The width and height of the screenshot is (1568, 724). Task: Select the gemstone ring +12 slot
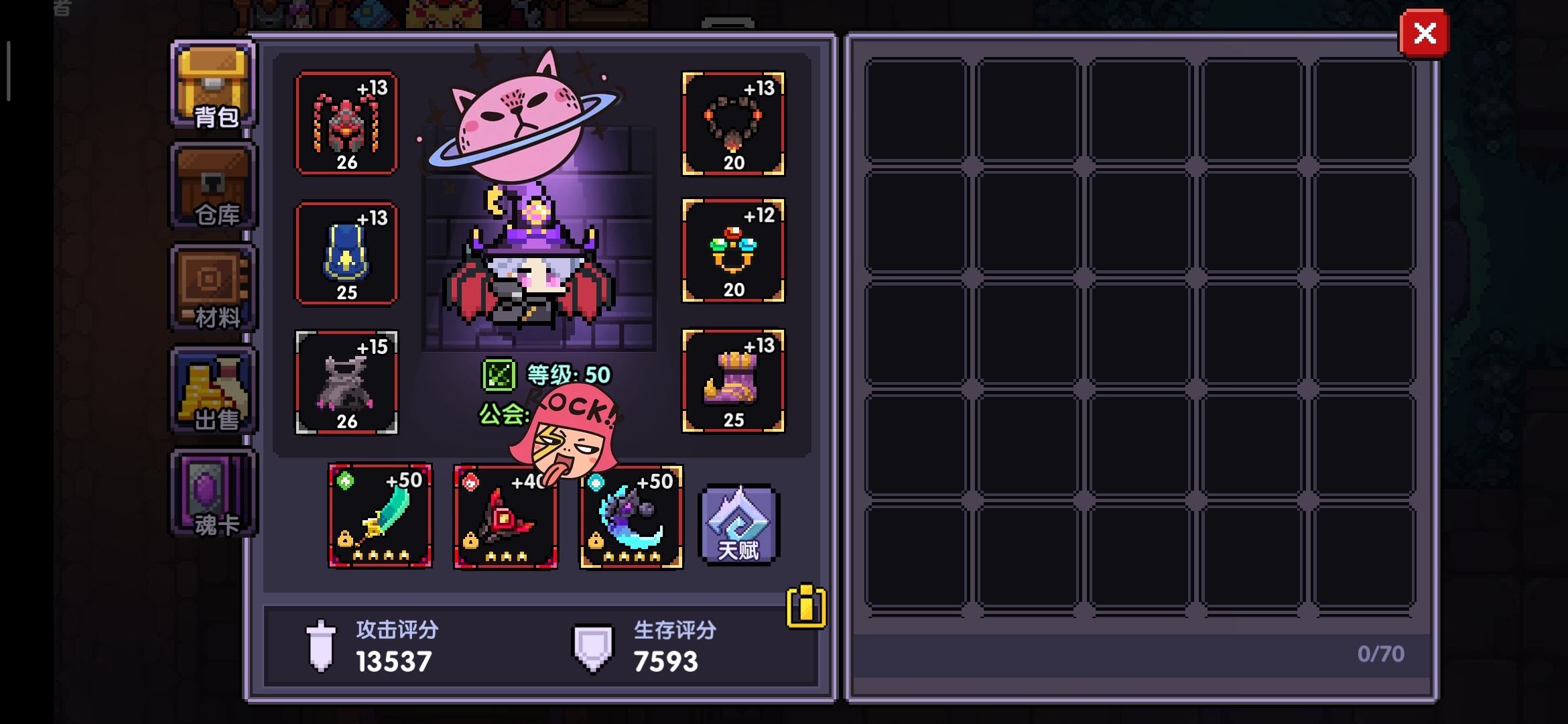click(733, 251)
